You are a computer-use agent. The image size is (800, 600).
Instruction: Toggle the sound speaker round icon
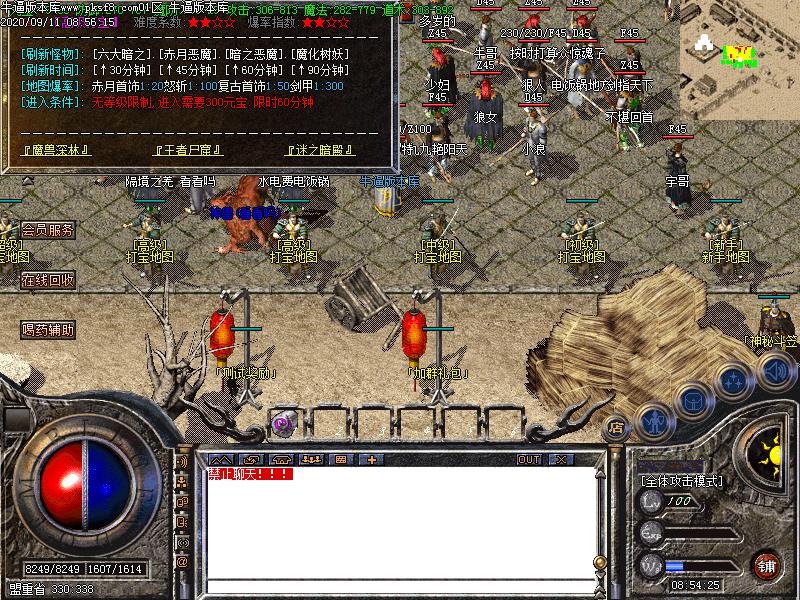pos(775,371)
